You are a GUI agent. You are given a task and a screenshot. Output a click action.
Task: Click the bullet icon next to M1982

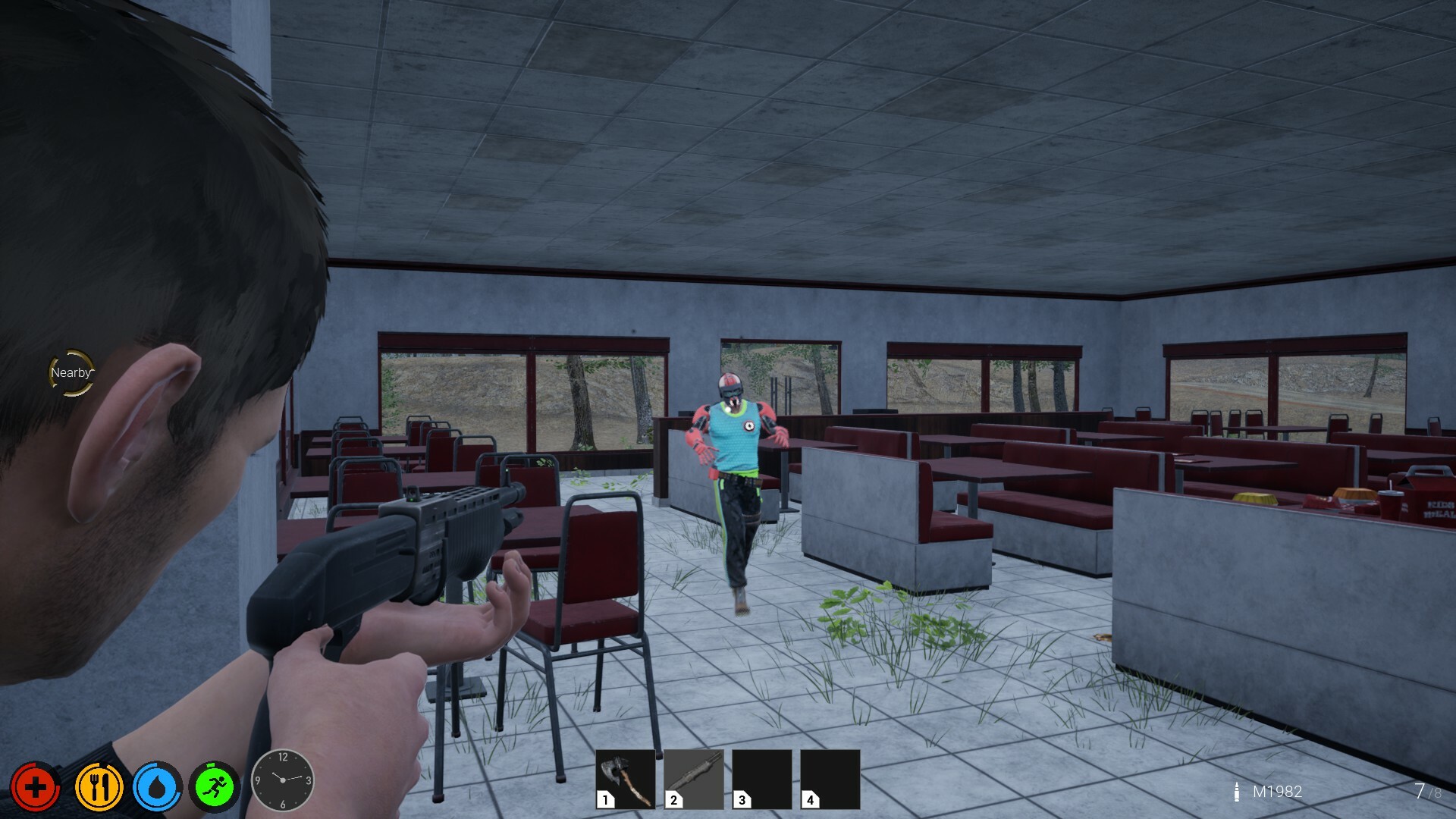tap(1236, 792)
